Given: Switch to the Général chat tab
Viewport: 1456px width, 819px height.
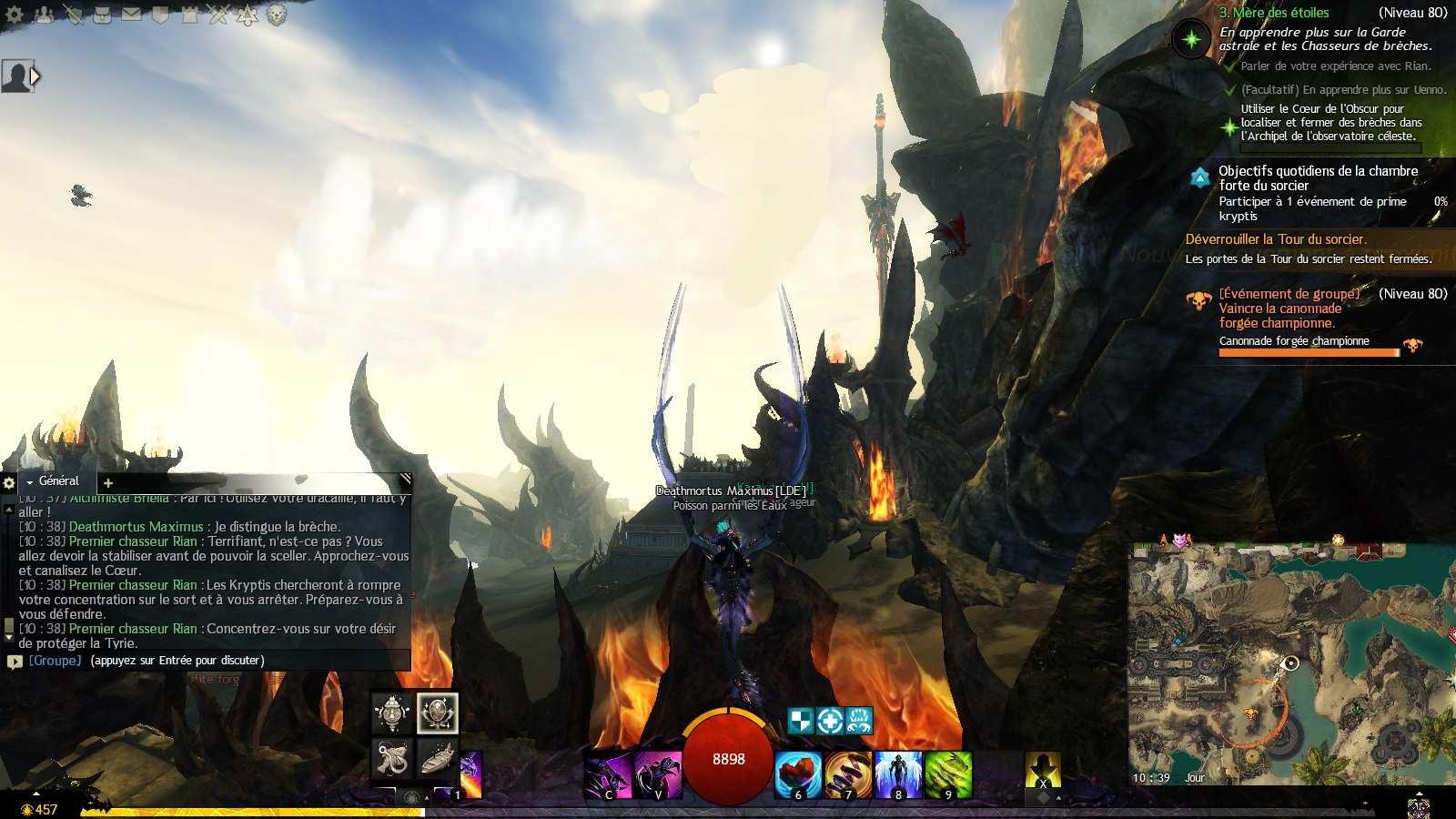Looking at the screenshot, I should coord(58,481).
